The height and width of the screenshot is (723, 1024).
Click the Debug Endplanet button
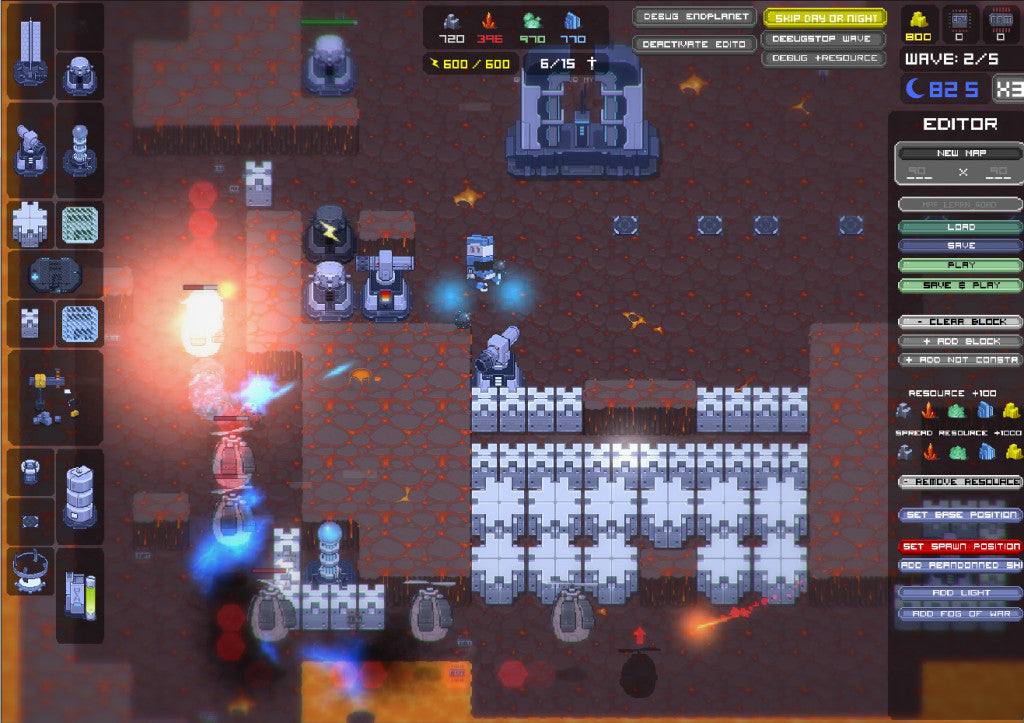pyautogui.click(x=694, y=17)
